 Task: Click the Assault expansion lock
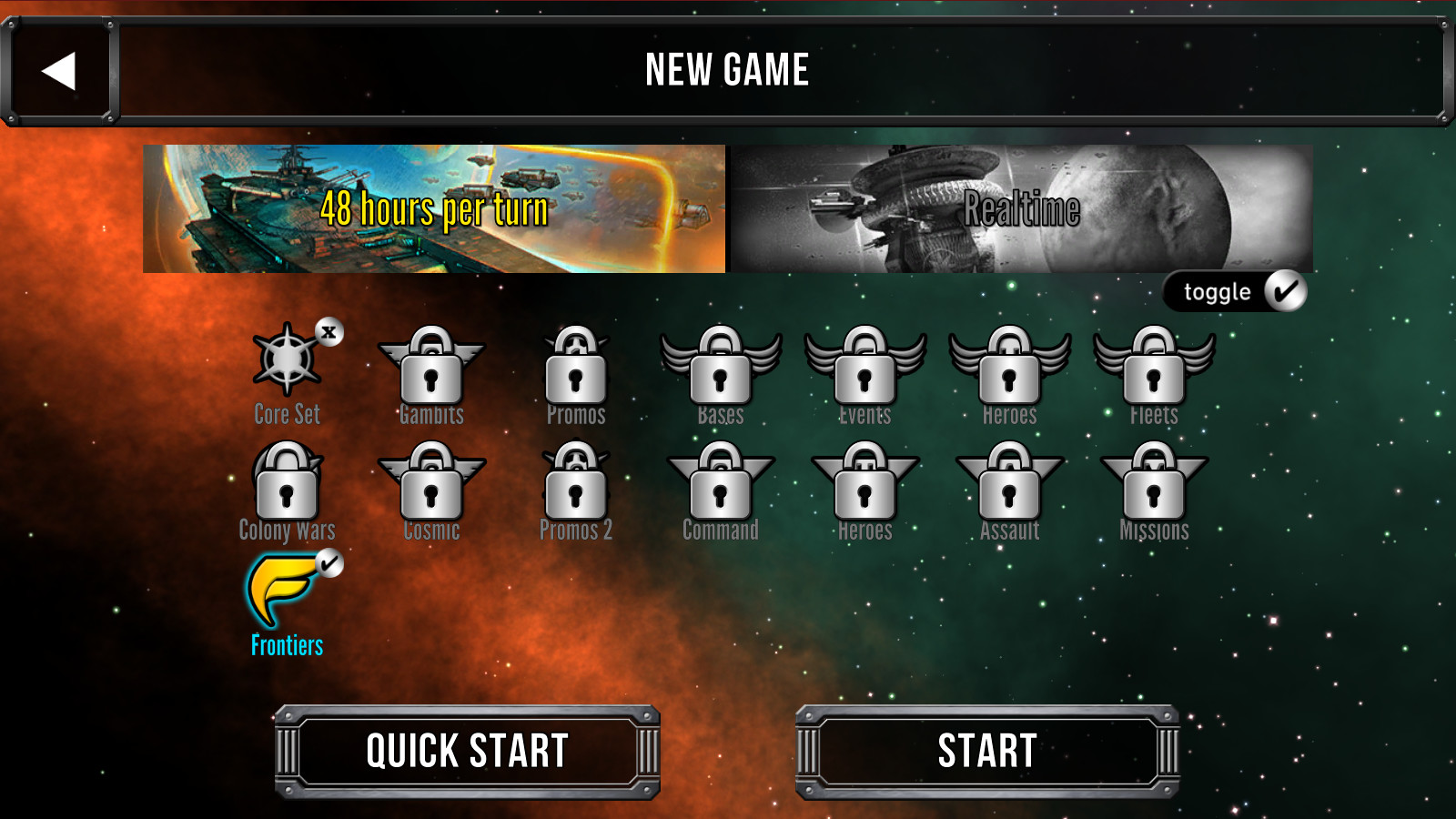(x=1010, y=487)
